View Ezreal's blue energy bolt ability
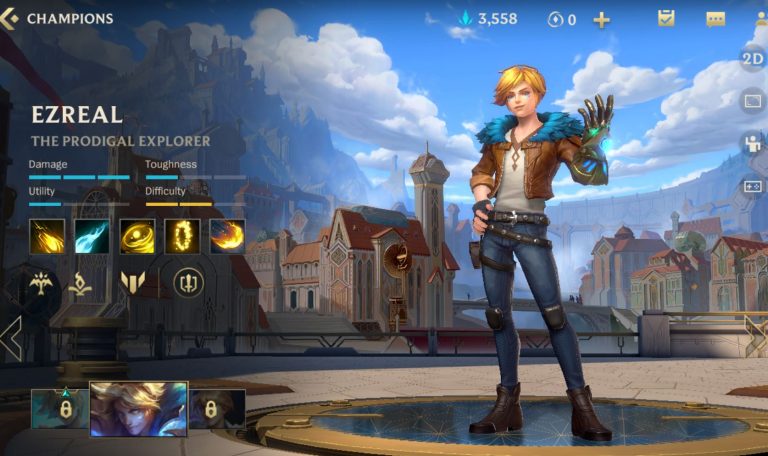 pos(92,236)
